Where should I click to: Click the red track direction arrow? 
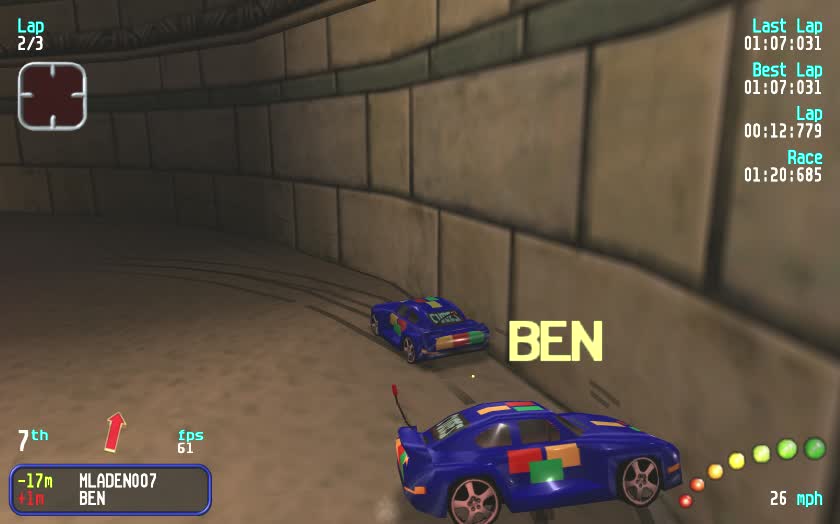[x=116, y=432]
